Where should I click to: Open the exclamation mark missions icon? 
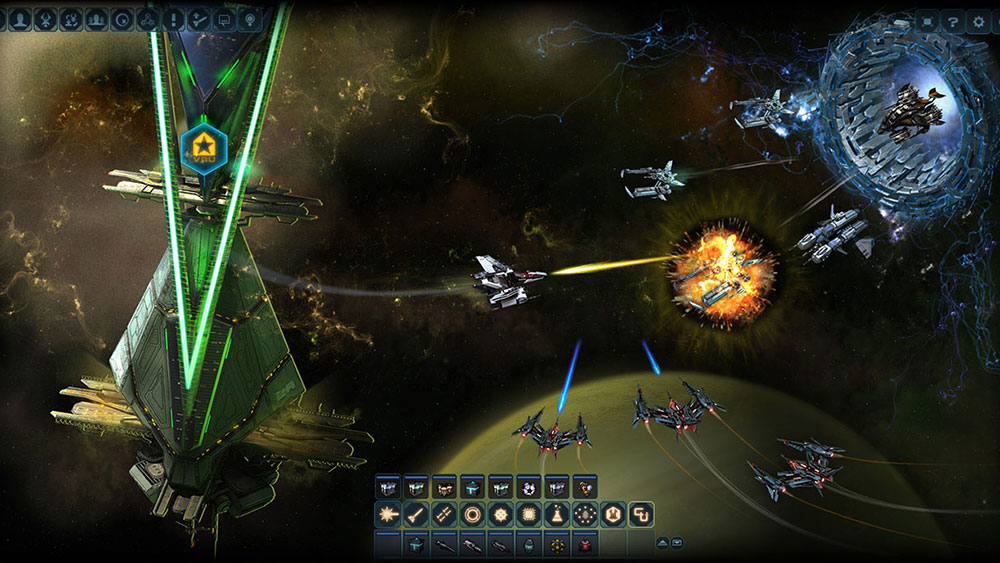(x=174, y=18)
